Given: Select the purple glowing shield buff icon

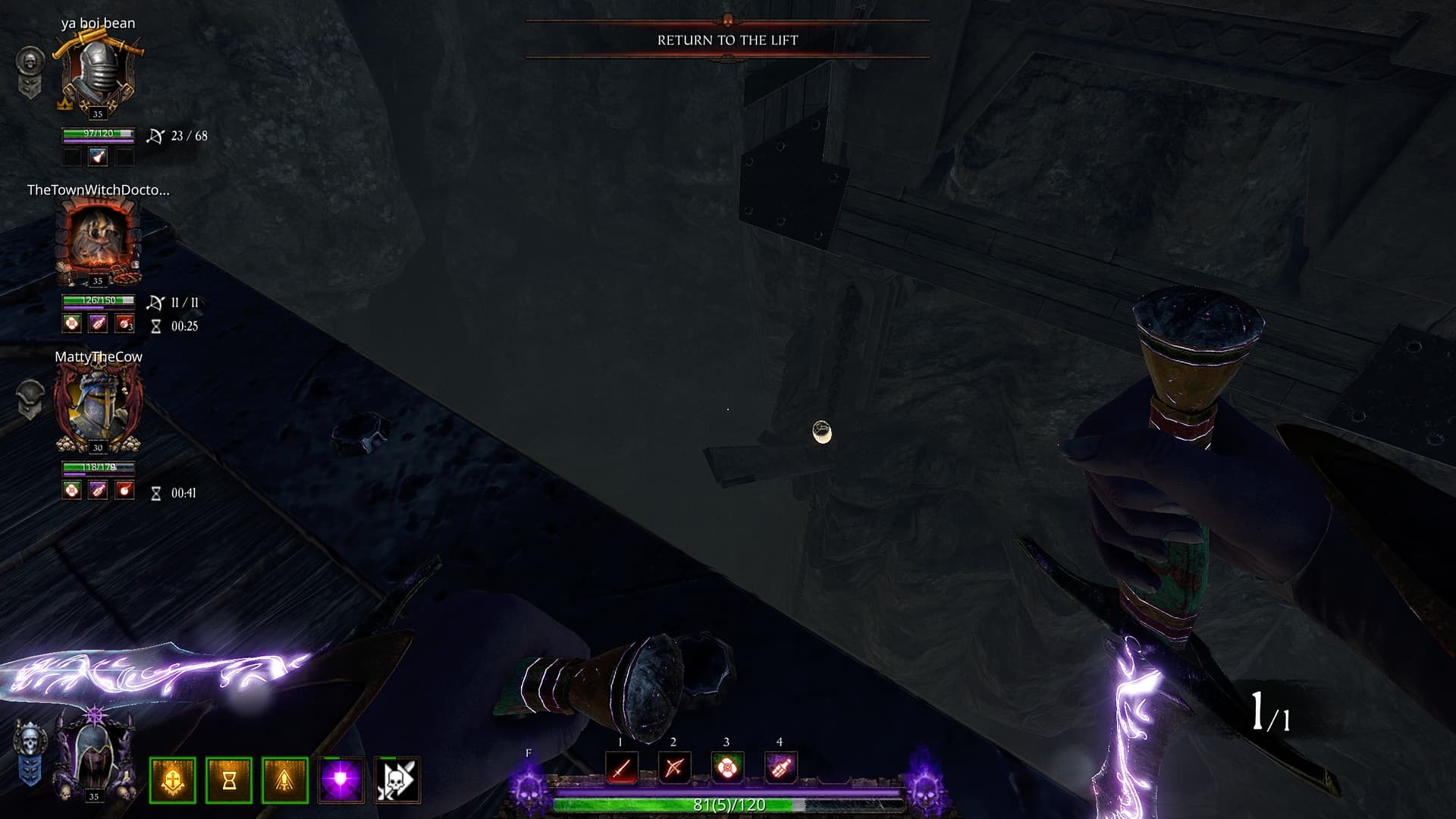Looking at the screenshot, I should 341,780.
